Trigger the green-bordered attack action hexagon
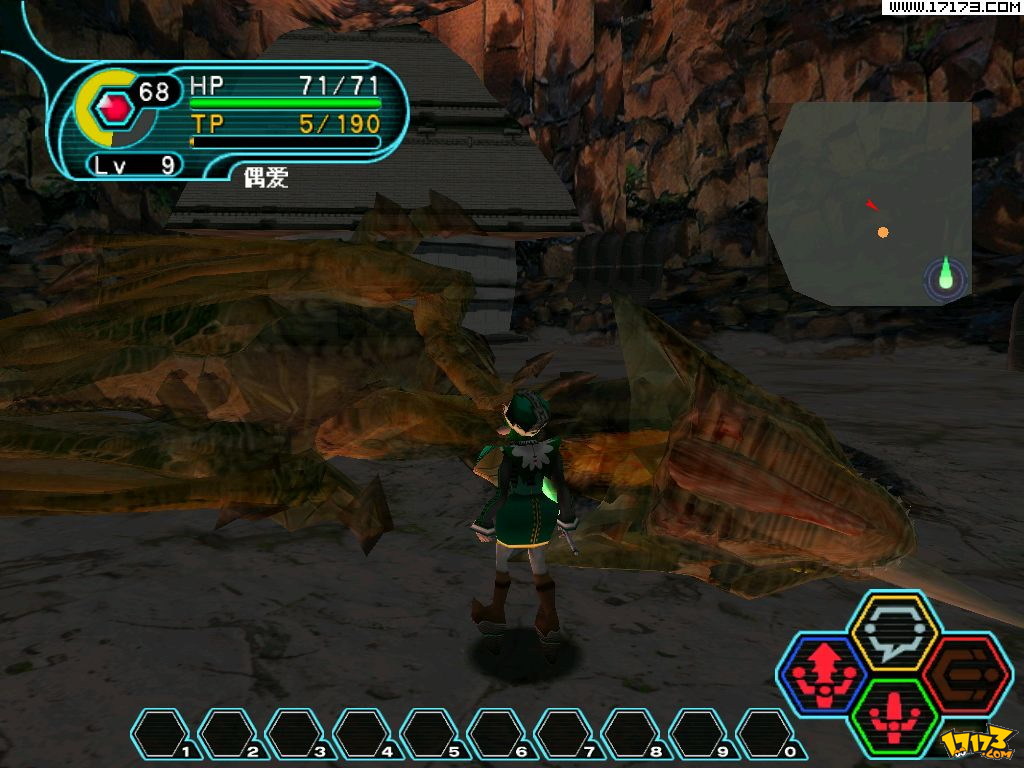Viewport: 1024px width, 768px height. (892, 718)
